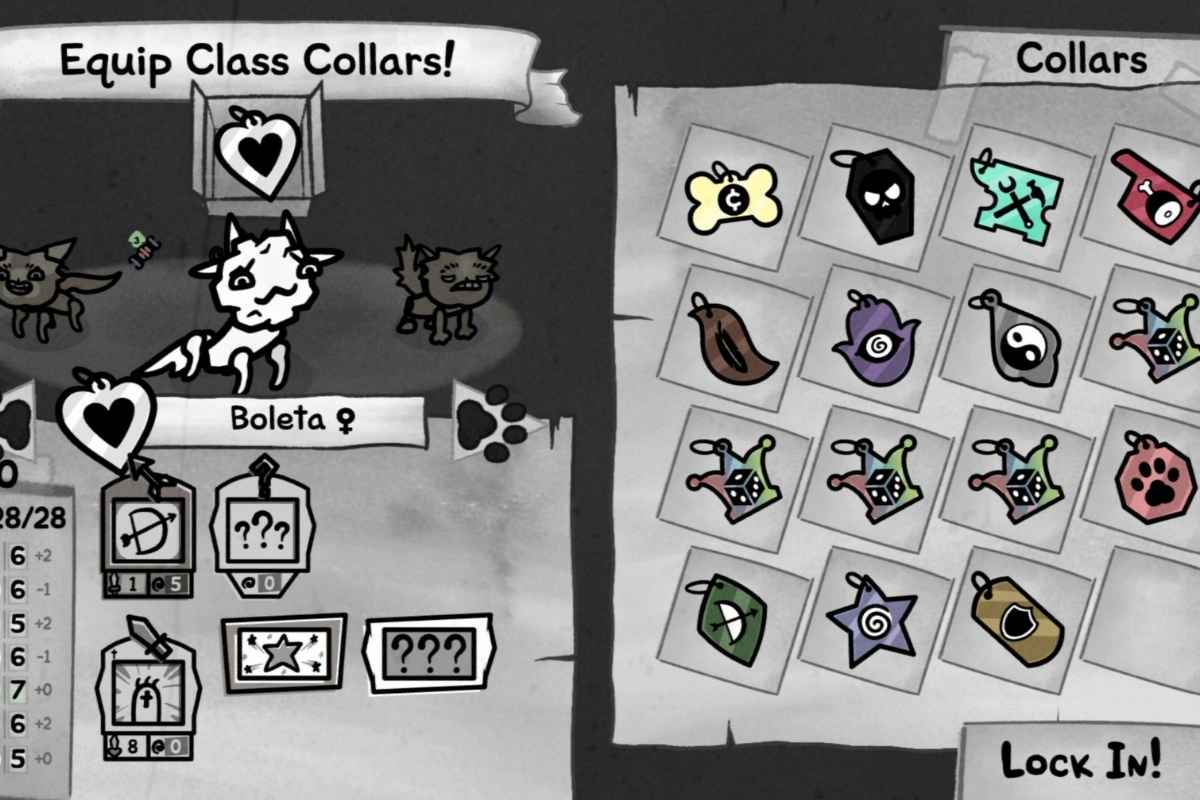Lock in the collar selection
1200x800 pixels.
point(1080,760)
